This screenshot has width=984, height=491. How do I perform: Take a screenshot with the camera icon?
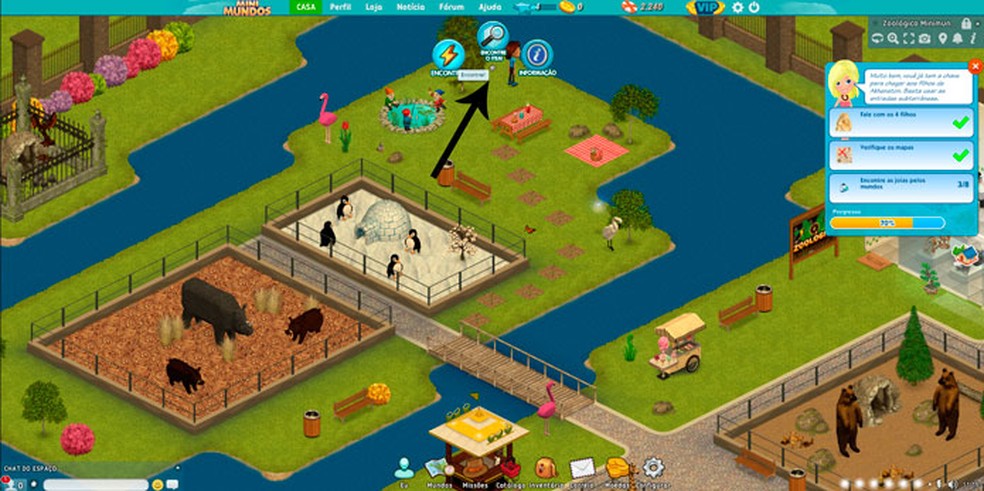click(924, 38)
